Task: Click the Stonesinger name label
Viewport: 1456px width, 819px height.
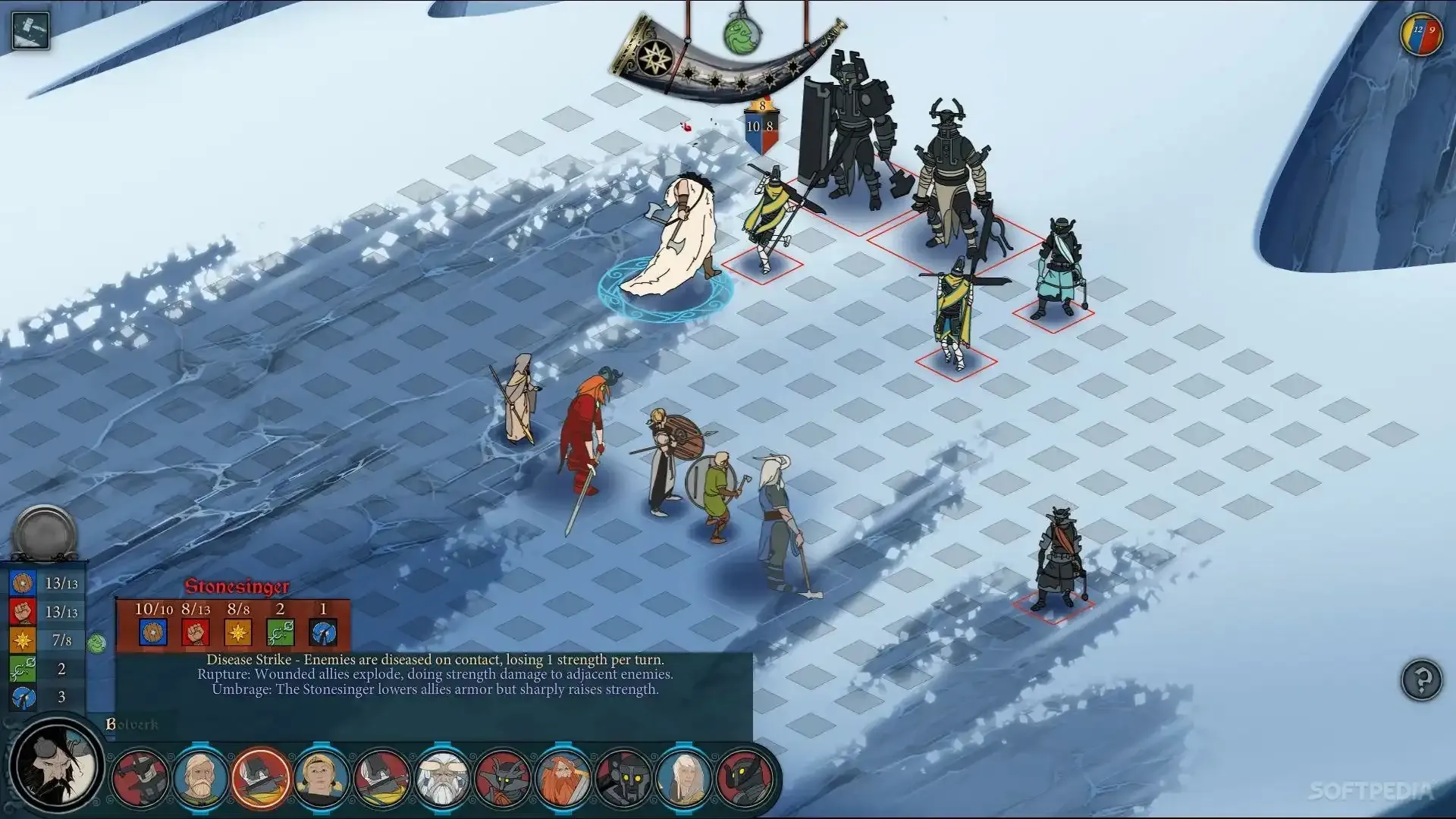Action: pyautogui.click(x=237, y=586)
